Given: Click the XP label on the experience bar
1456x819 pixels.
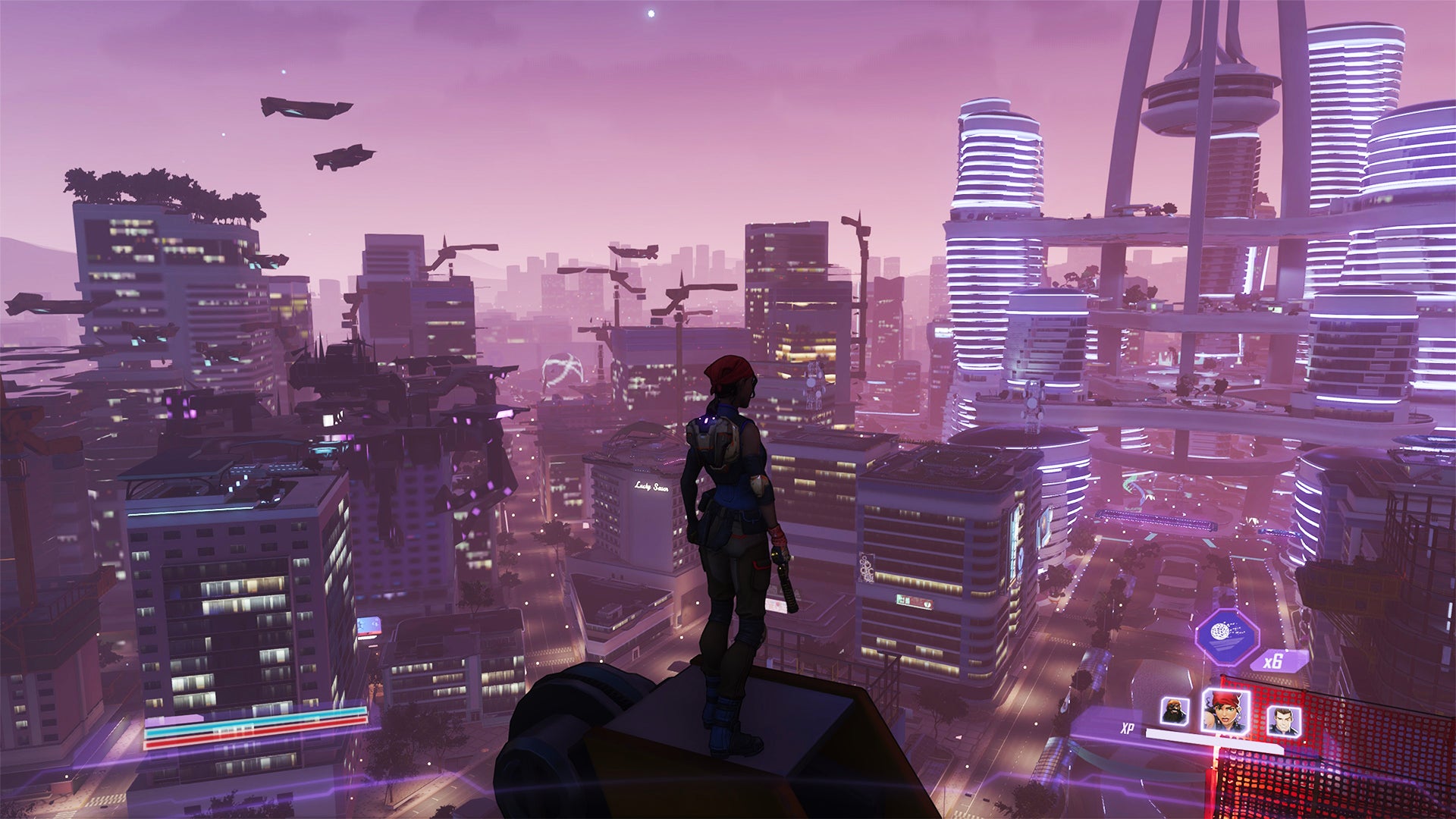Looking at the screenshot, I should tap(1128, 726).
